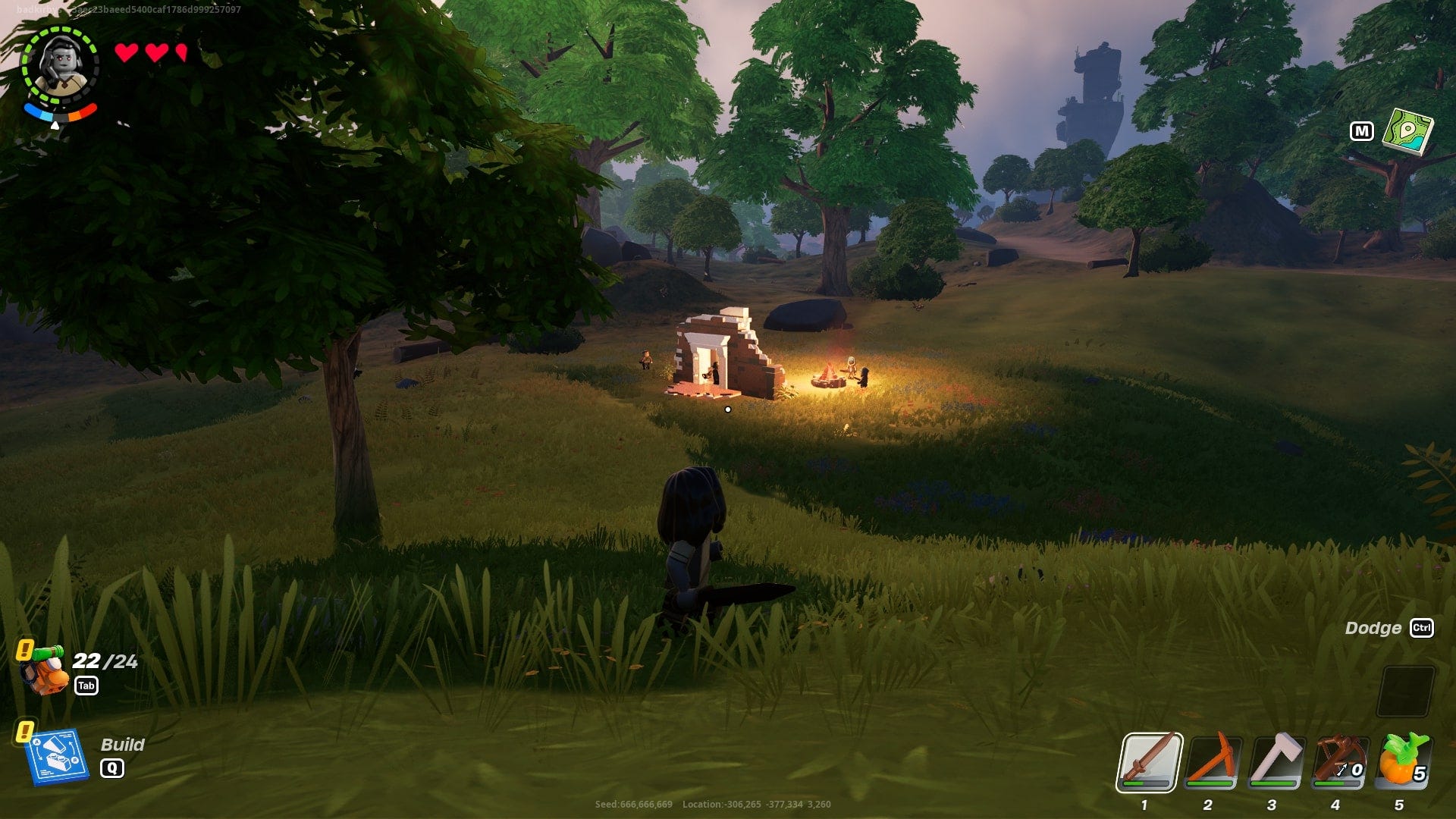Click the half-filled third heart
This screenshot has height=819, width=1456.
180,53
